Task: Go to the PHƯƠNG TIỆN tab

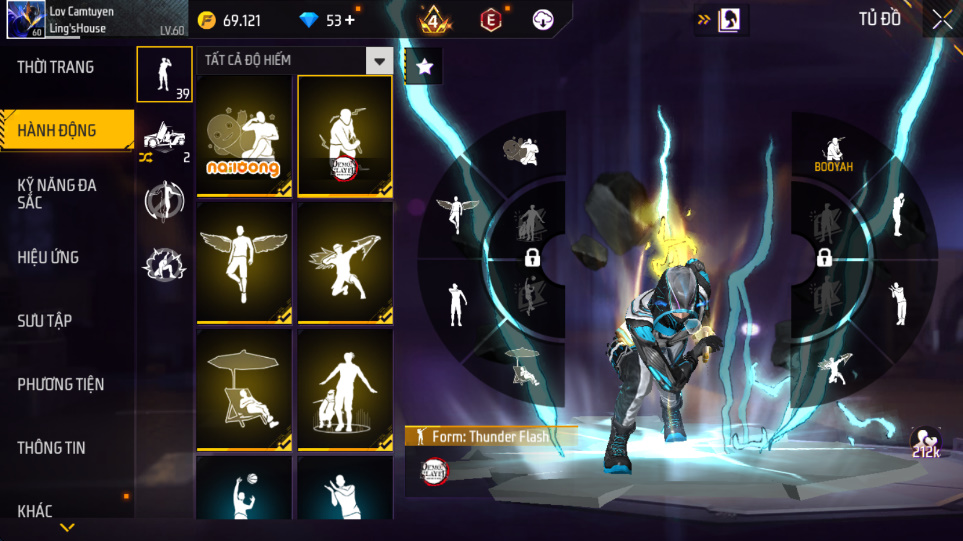Action: [61, 384]
